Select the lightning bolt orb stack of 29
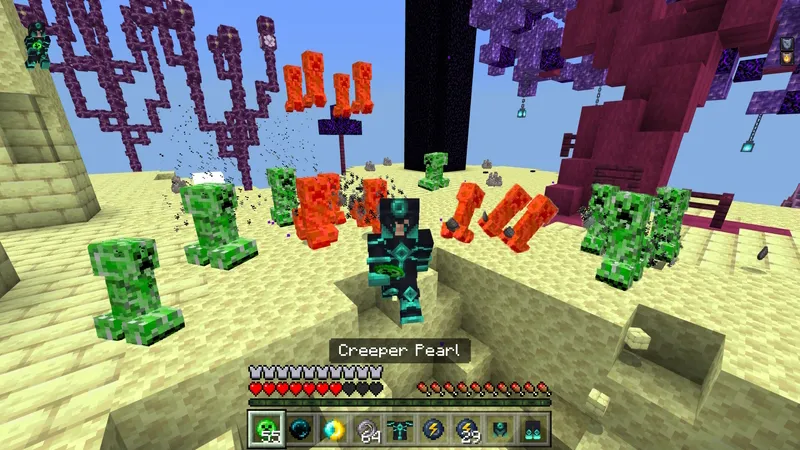 (467, 429)
